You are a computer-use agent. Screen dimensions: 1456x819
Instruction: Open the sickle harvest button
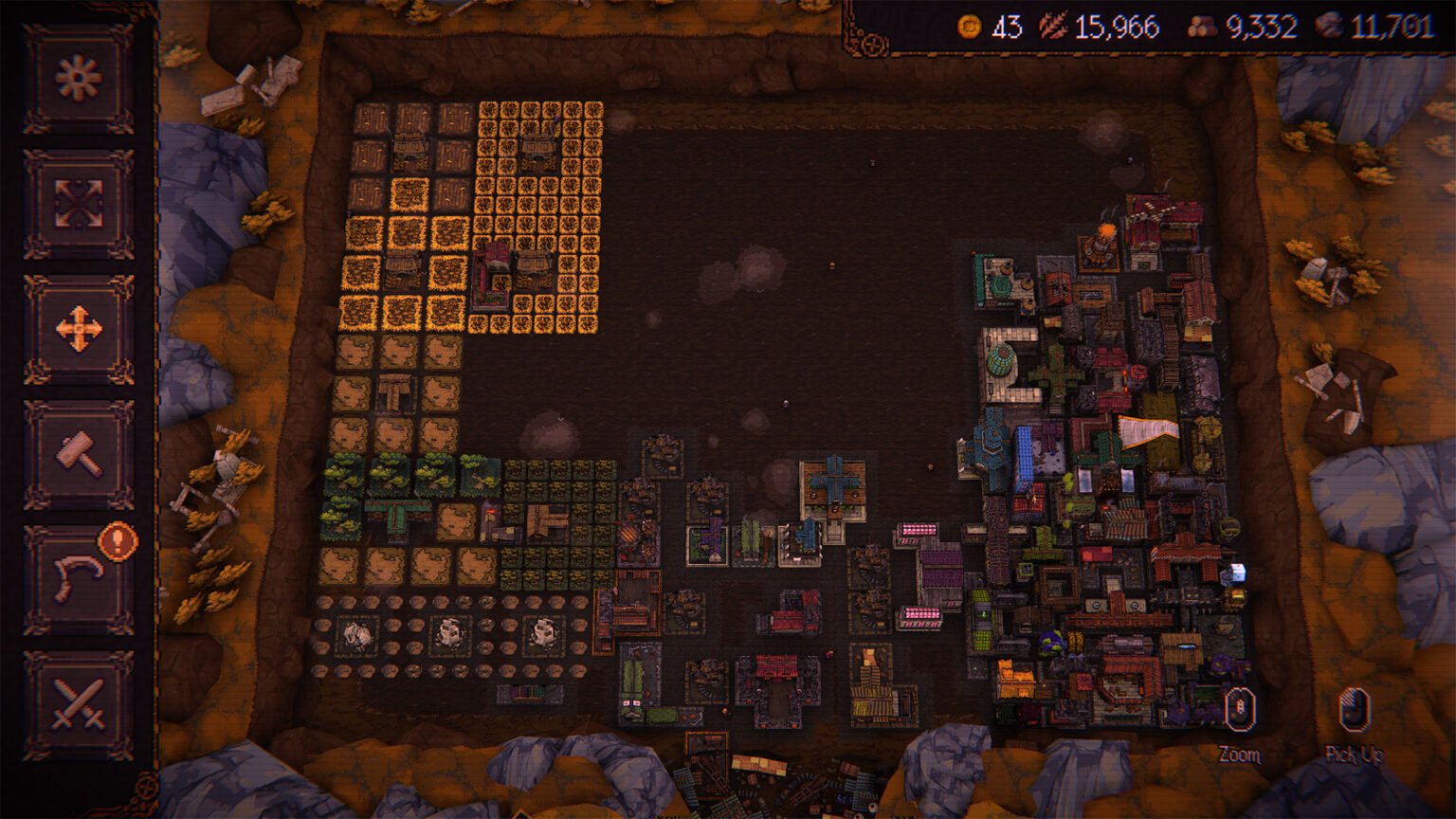point(78,580)
